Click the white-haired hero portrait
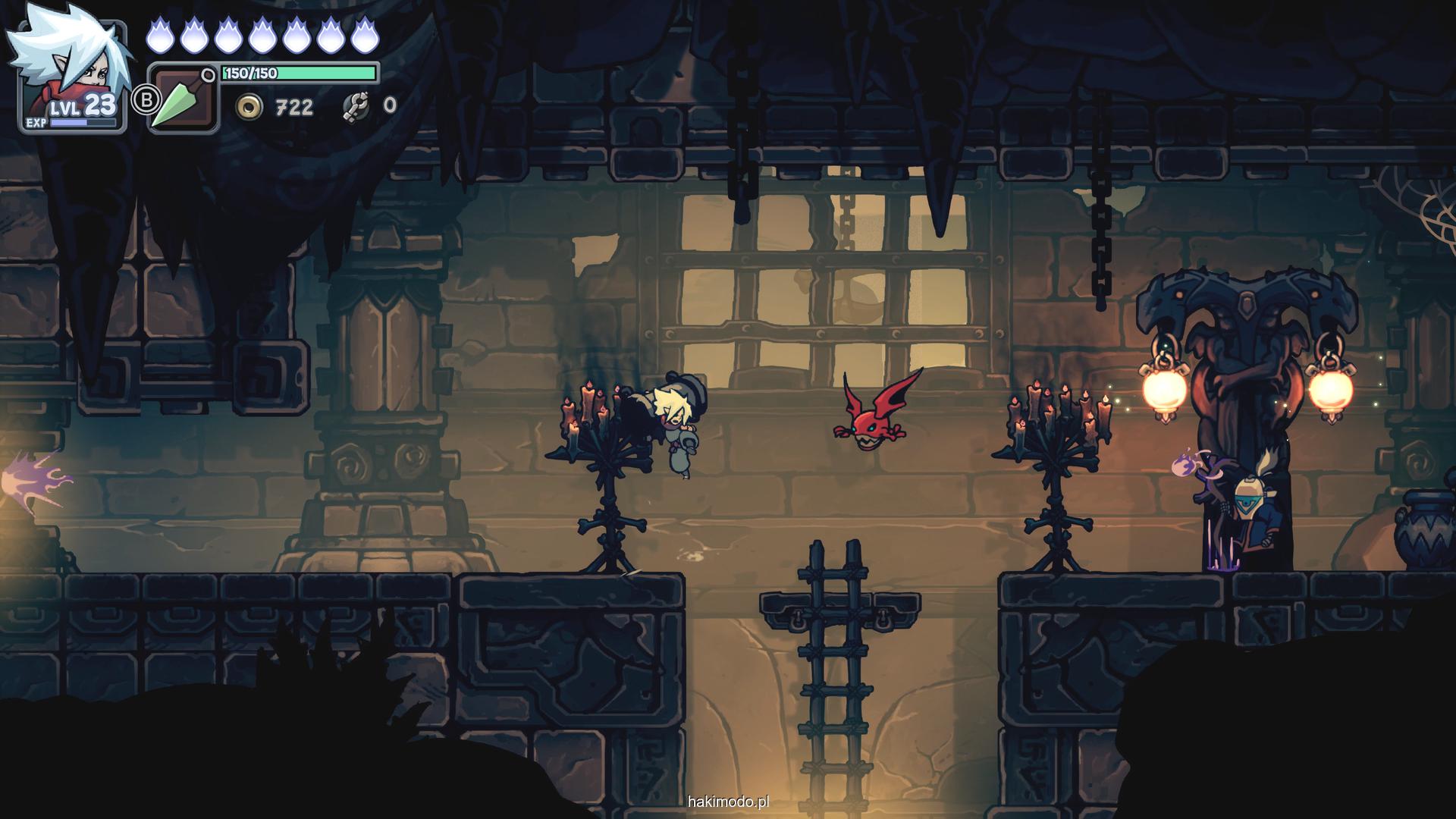The height and width of the screenshot is (819, 1456). point(71,68)
